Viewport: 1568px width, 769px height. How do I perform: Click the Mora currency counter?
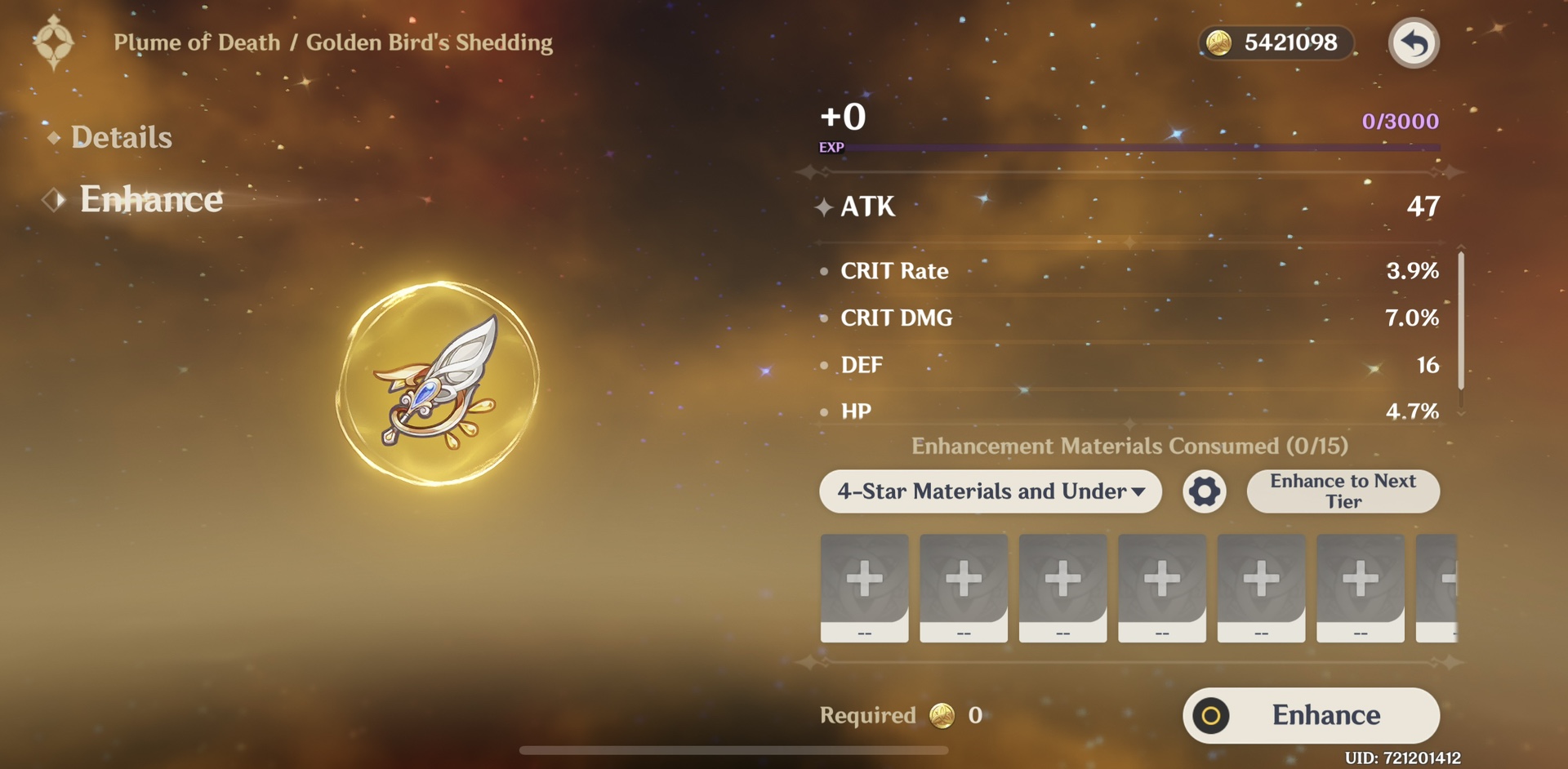(x=1276, y=42)
